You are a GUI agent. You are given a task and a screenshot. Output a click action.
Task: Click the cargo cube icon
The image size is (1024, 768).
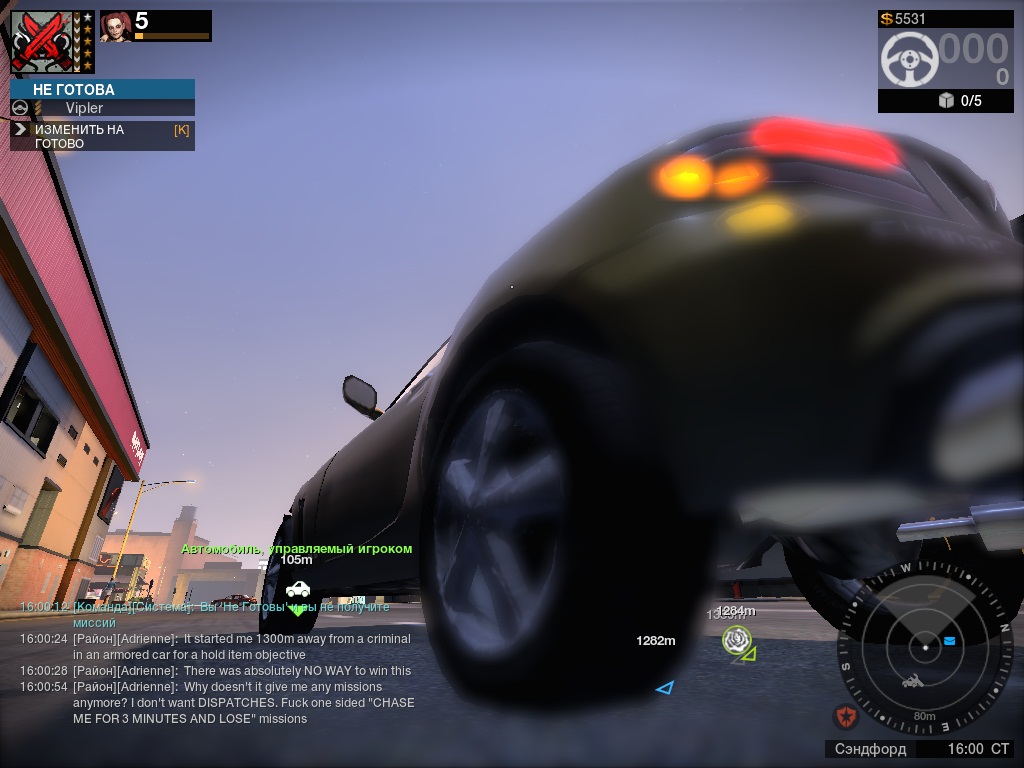[x=945, y=101]
